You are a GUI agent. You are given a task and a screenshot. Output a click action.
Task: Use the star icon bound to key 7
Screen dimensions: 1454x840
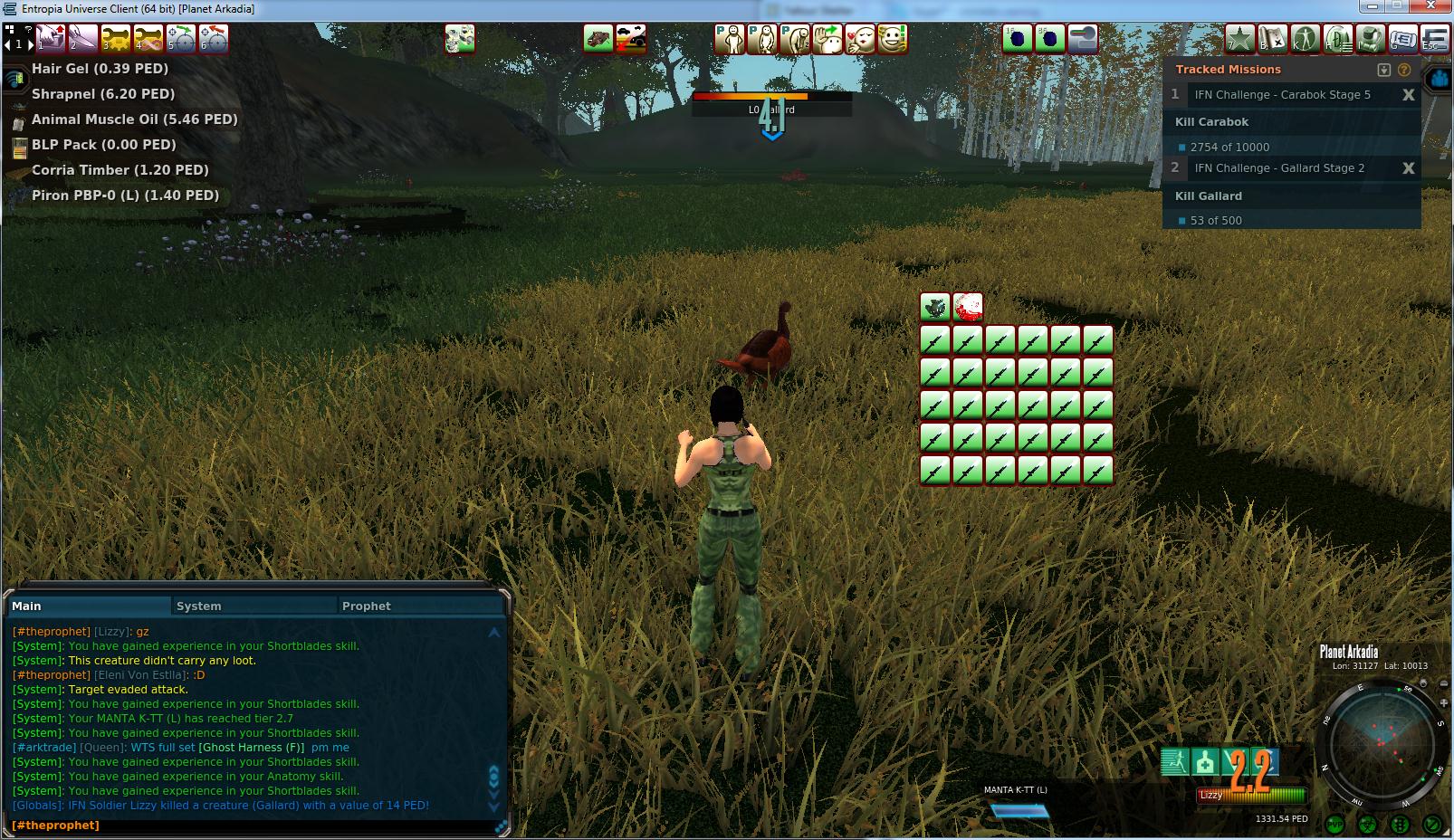(x=1239, y=39)
